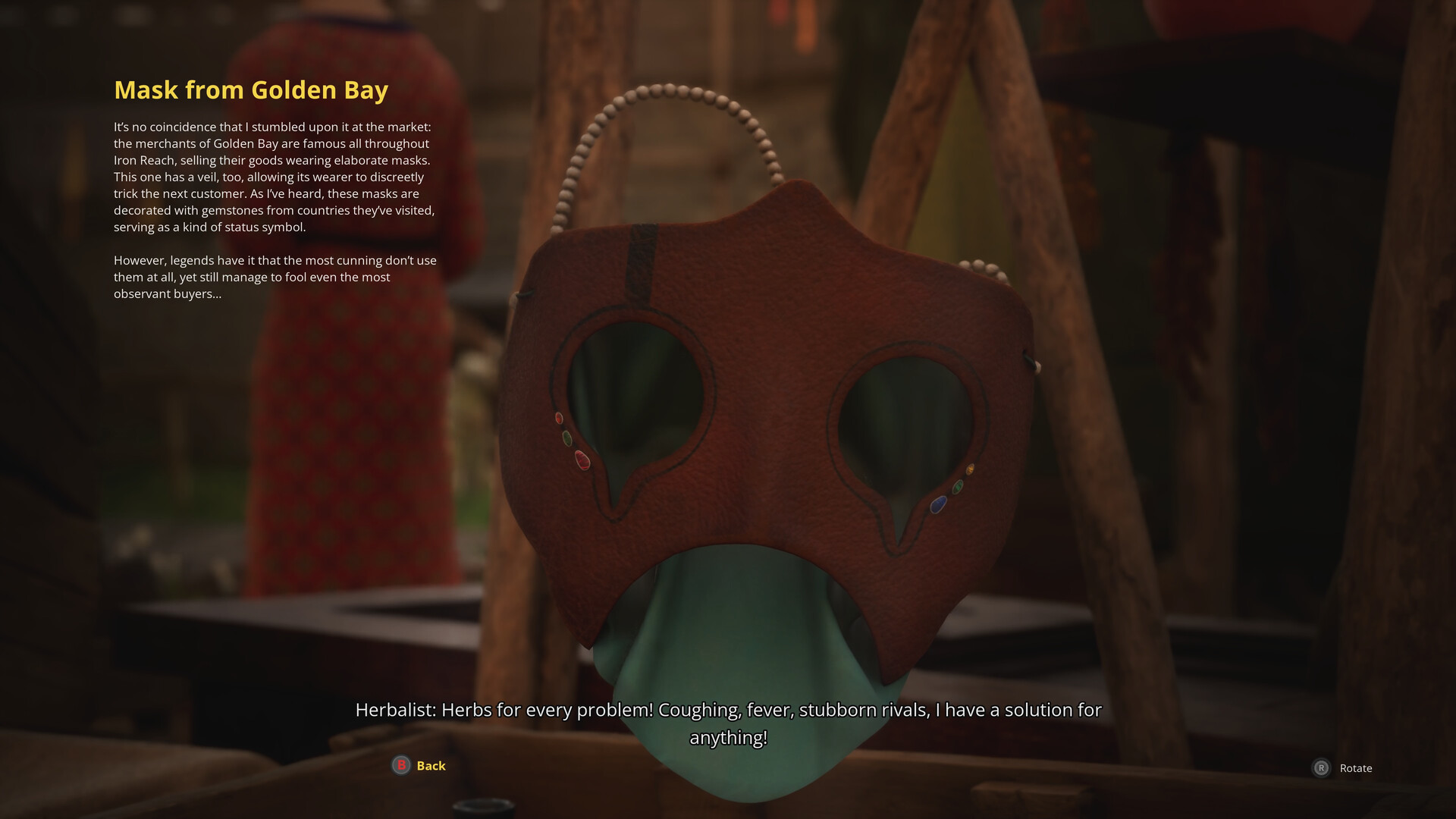Select the green gemstone below the red one
Screen dimensions: 1456x819
coord(567,438)
